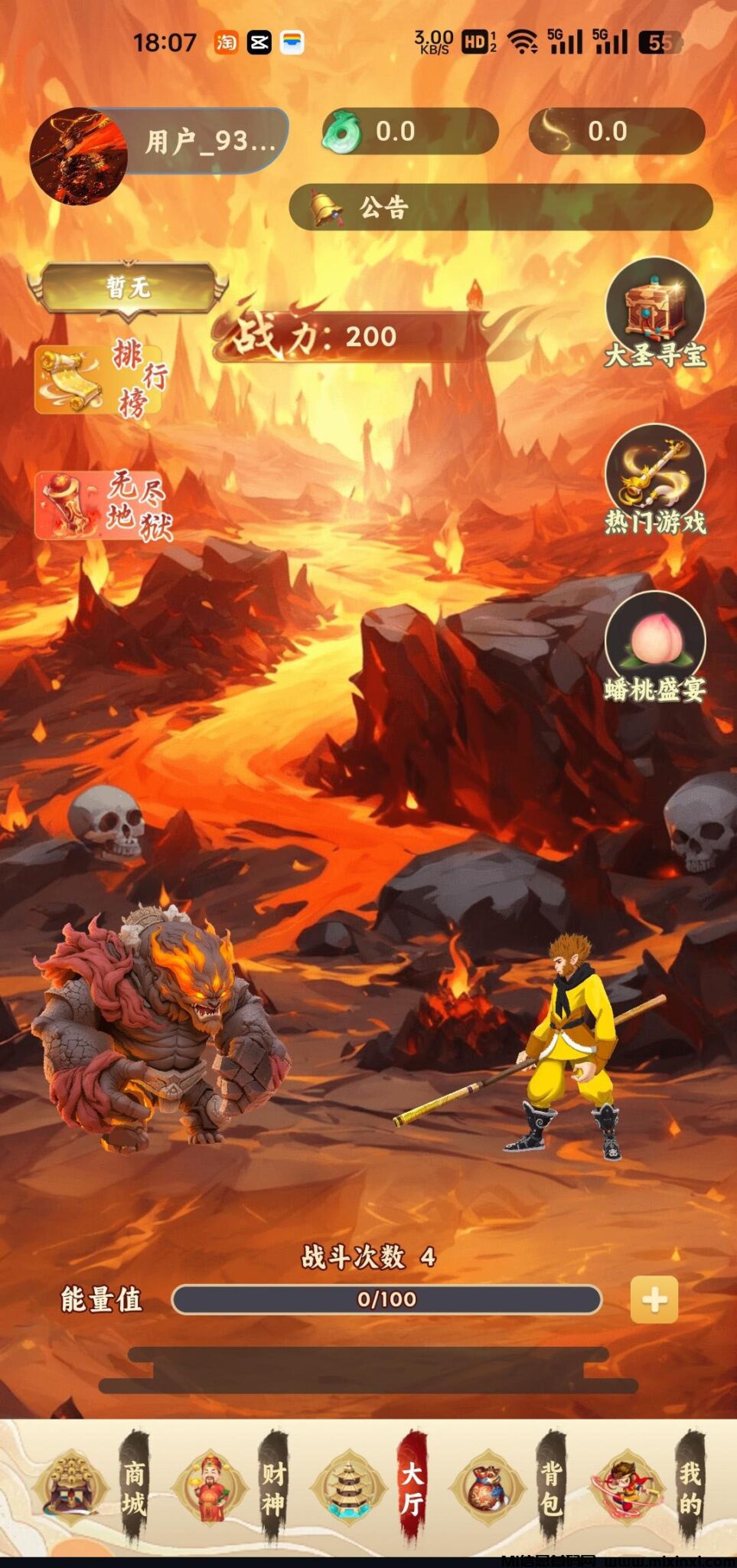Tap the 暂无 title banner
This screenshot has height=1568, width=737.
coord(128,289)
